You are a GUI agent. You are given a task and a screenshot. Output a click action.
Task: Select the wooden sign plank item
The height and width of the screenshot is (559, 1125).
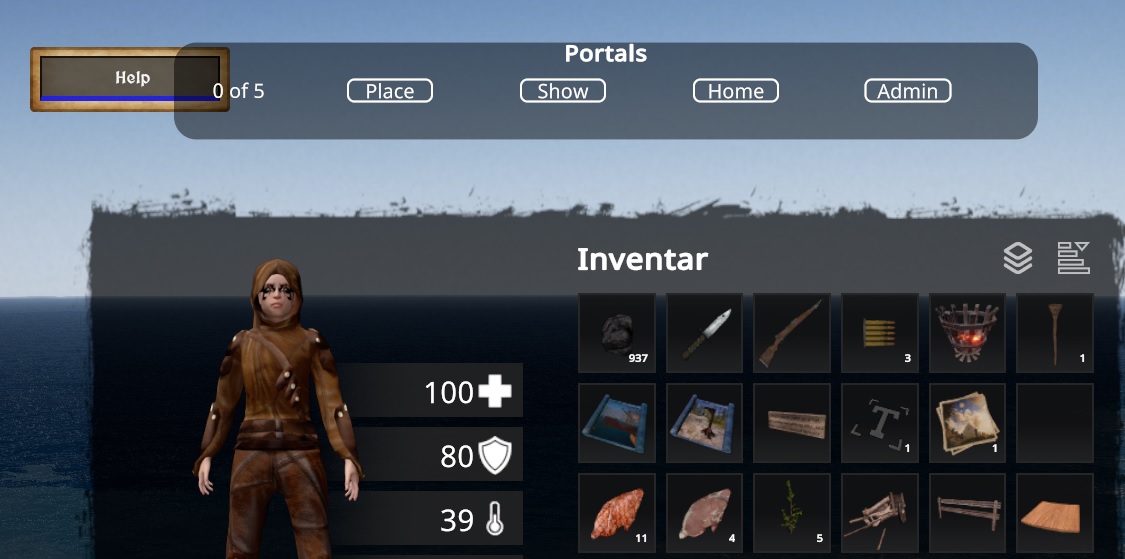pyautogui.click(x=792, y=423)
